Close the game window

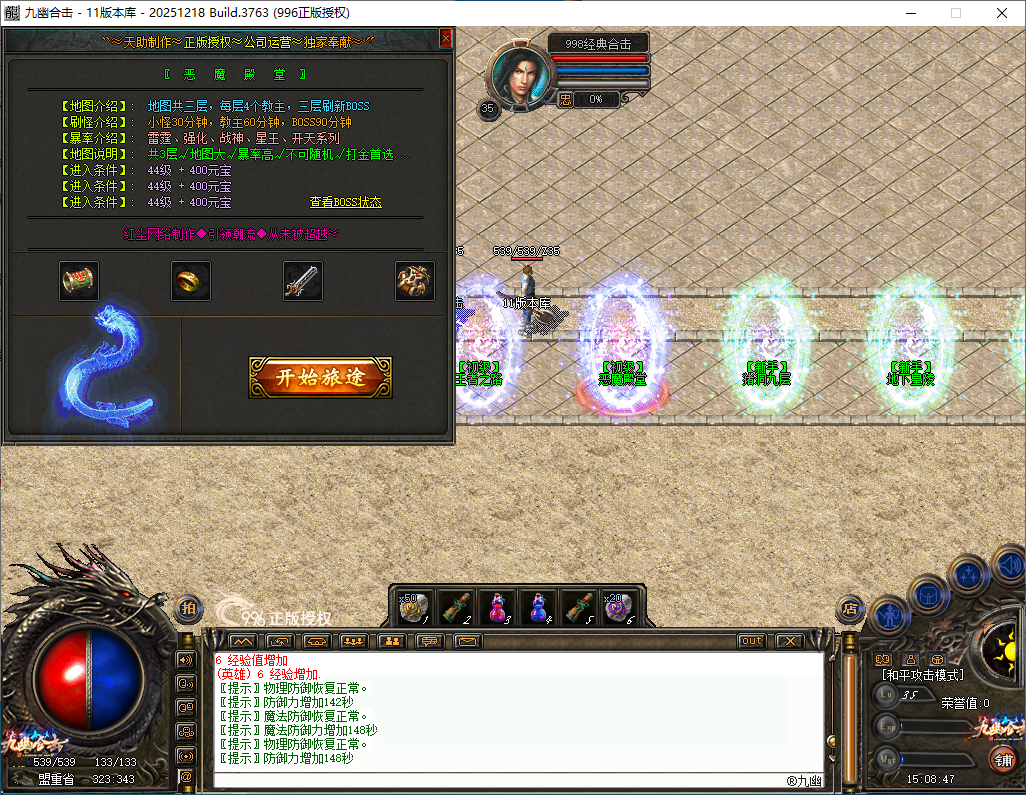click(x=1001, y=13)
